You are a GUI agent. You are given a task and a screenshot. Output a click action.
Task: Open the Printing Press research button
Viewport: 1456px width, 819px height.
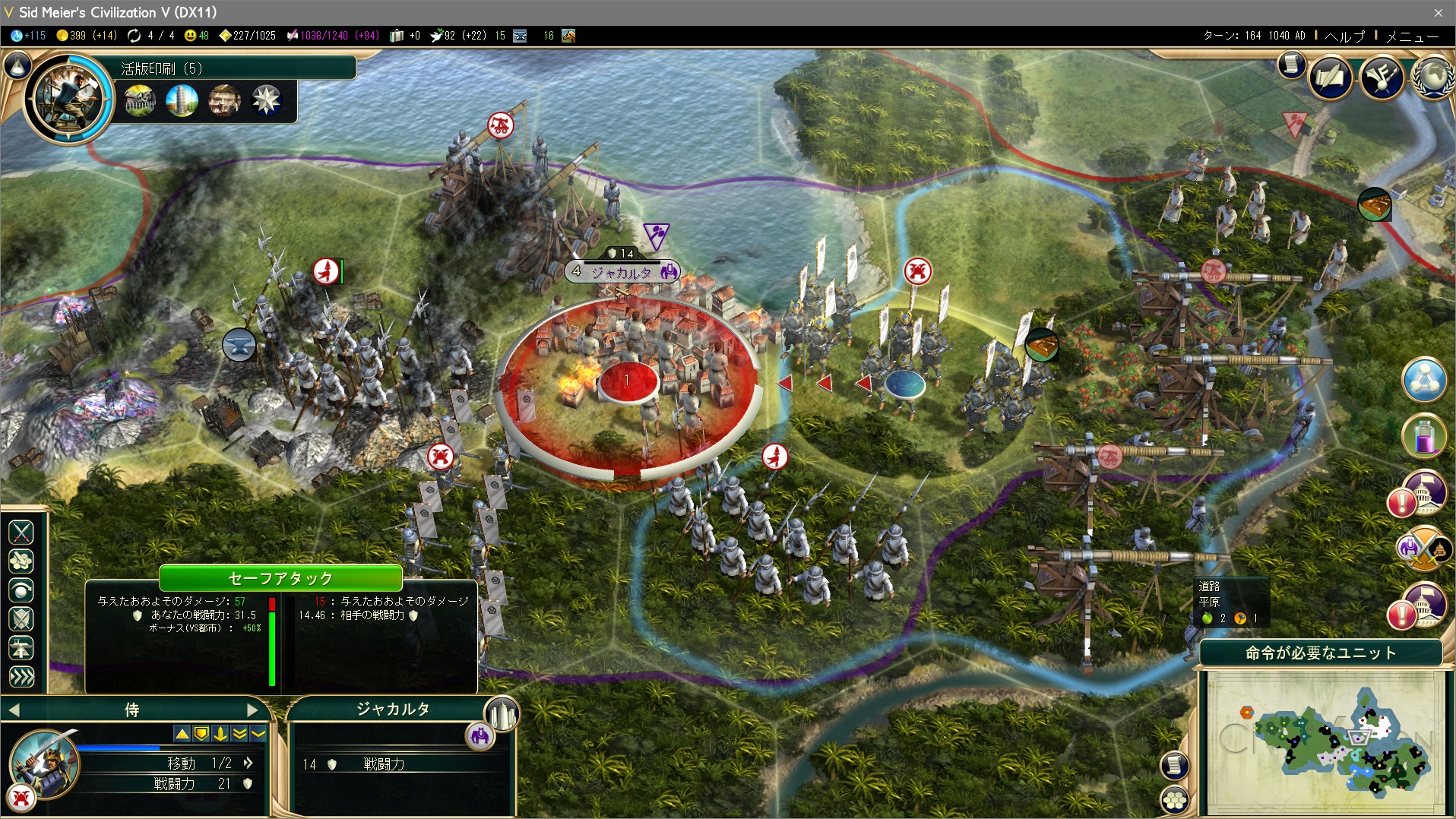coord(68,99)
